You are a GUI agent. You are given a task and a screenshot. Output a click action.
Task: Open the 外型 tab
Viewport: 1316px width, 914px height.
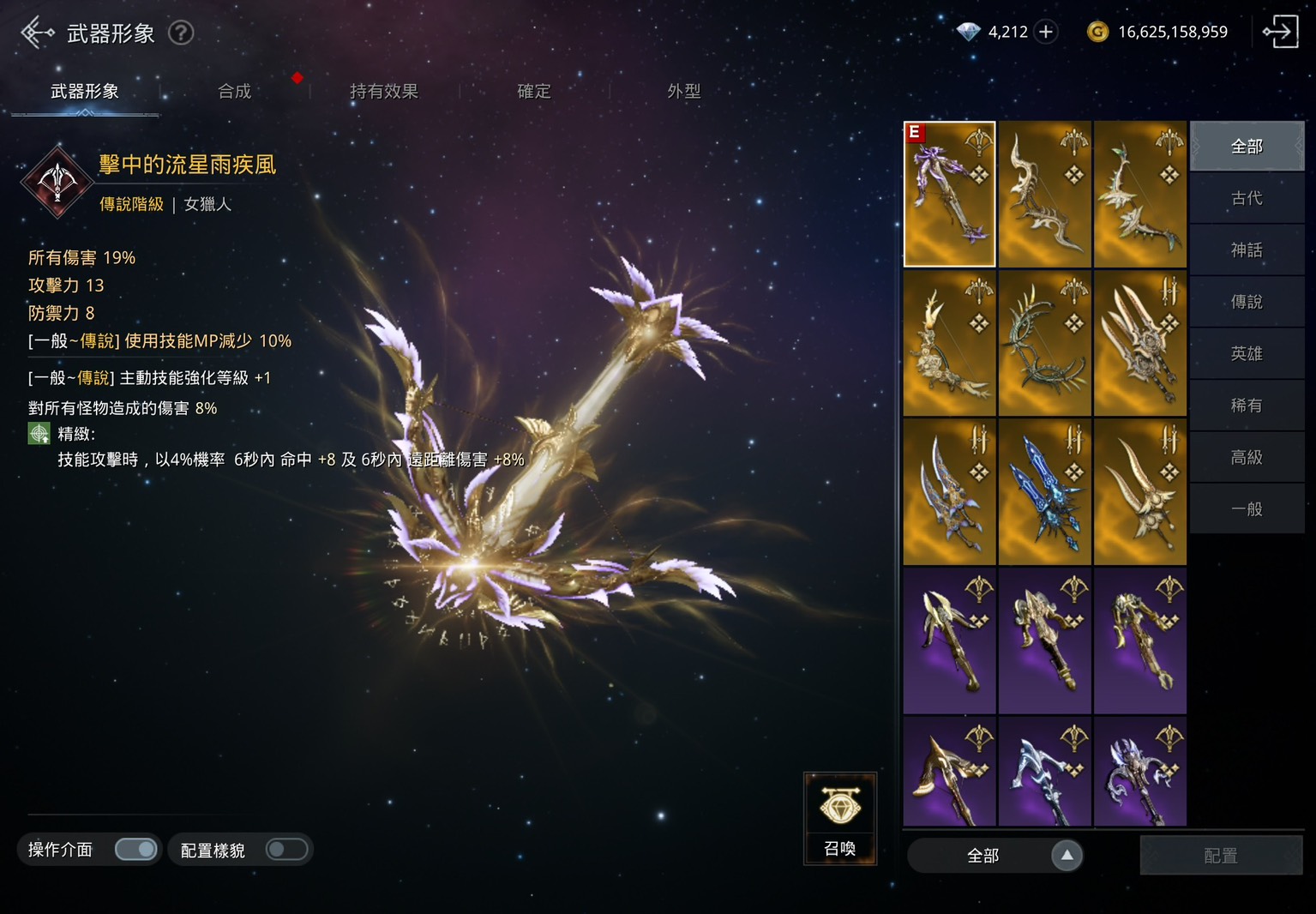tap(683, 91)
